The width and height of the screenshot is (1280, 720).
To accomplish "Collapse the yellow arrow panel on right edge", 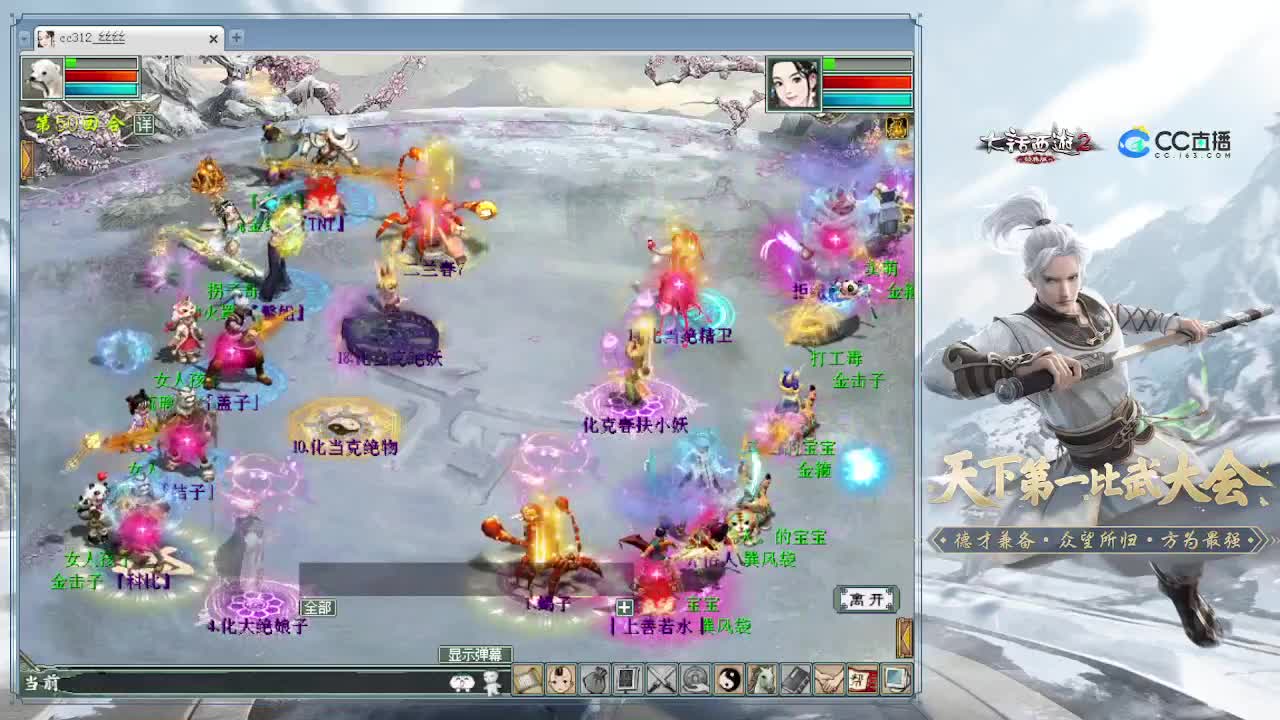I will 905,636.
